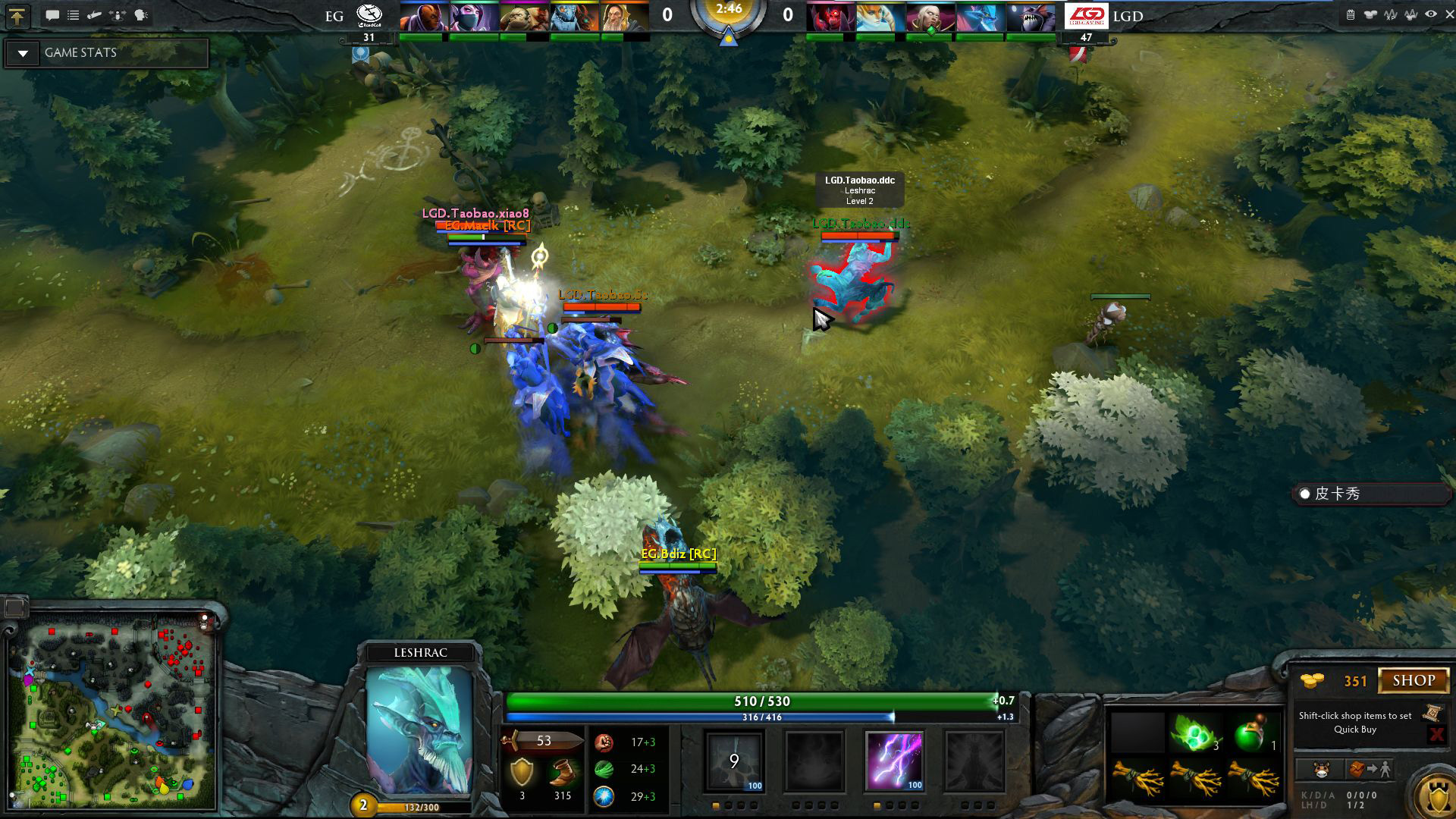Select Invoker portrait in LGD lineup
Viewport: 1456px width, 819px height.
click(x=930, y=17)
